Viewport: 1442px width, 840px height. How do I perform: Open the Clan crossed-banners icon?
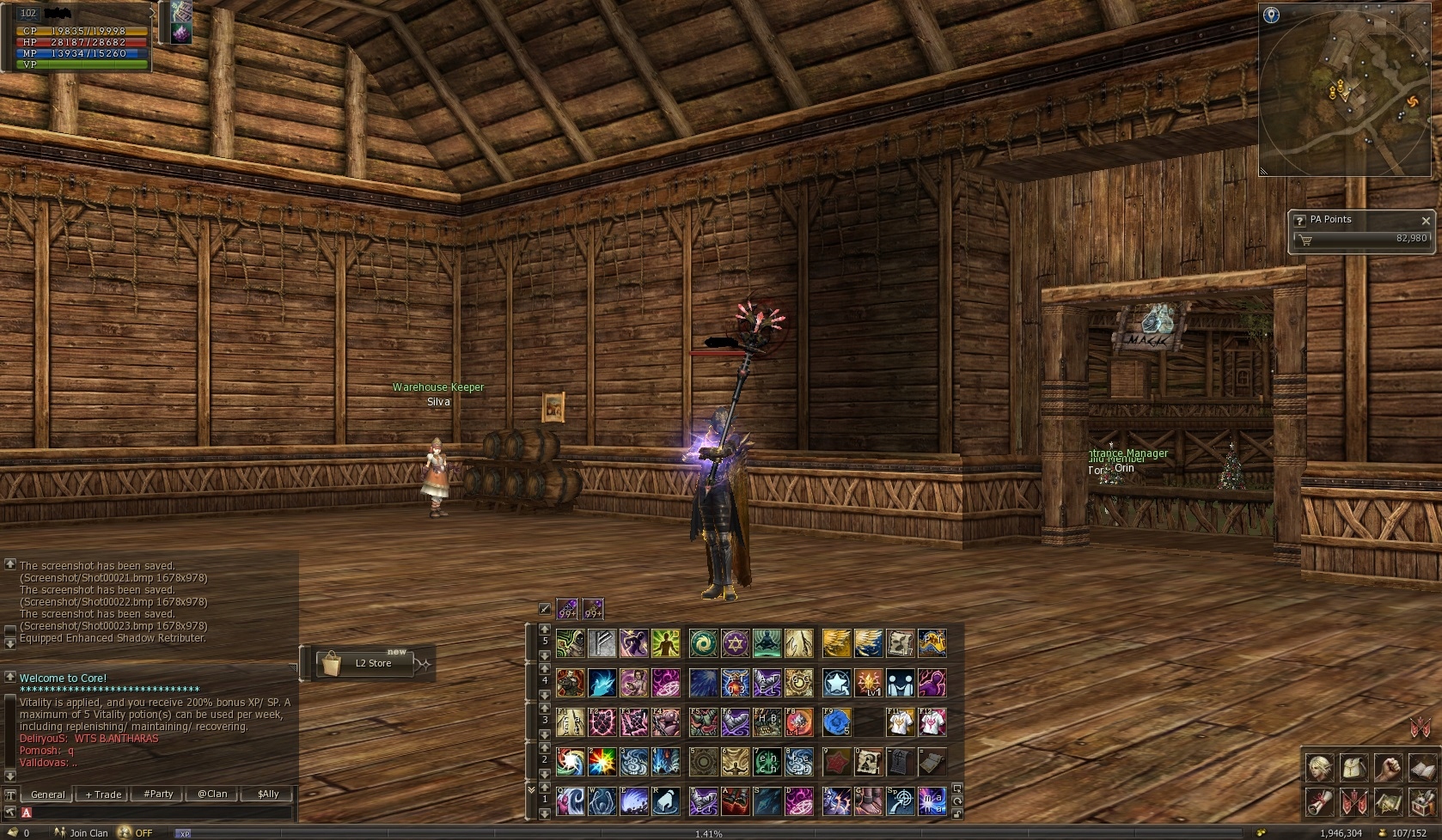pos(1354,802)
